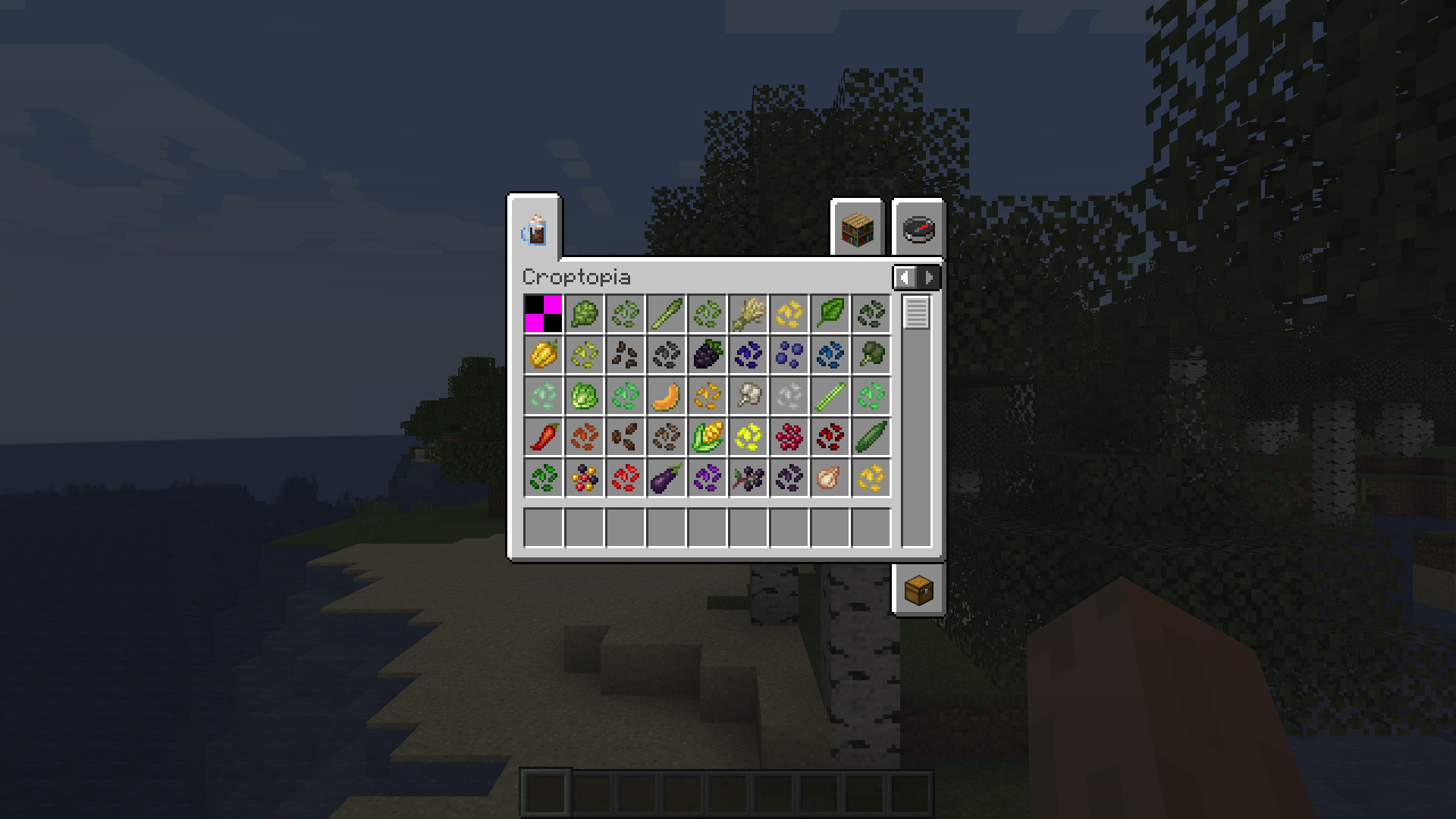Open the chest inventory tab
Screen dimensions: 1456x819
[x=918, y=591]
